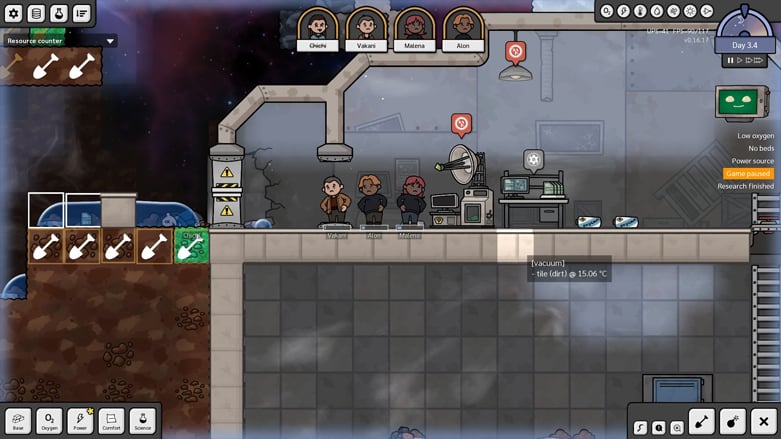The image size is (781, 439).
Task: Open the Power build category
Action: [80, 421]
